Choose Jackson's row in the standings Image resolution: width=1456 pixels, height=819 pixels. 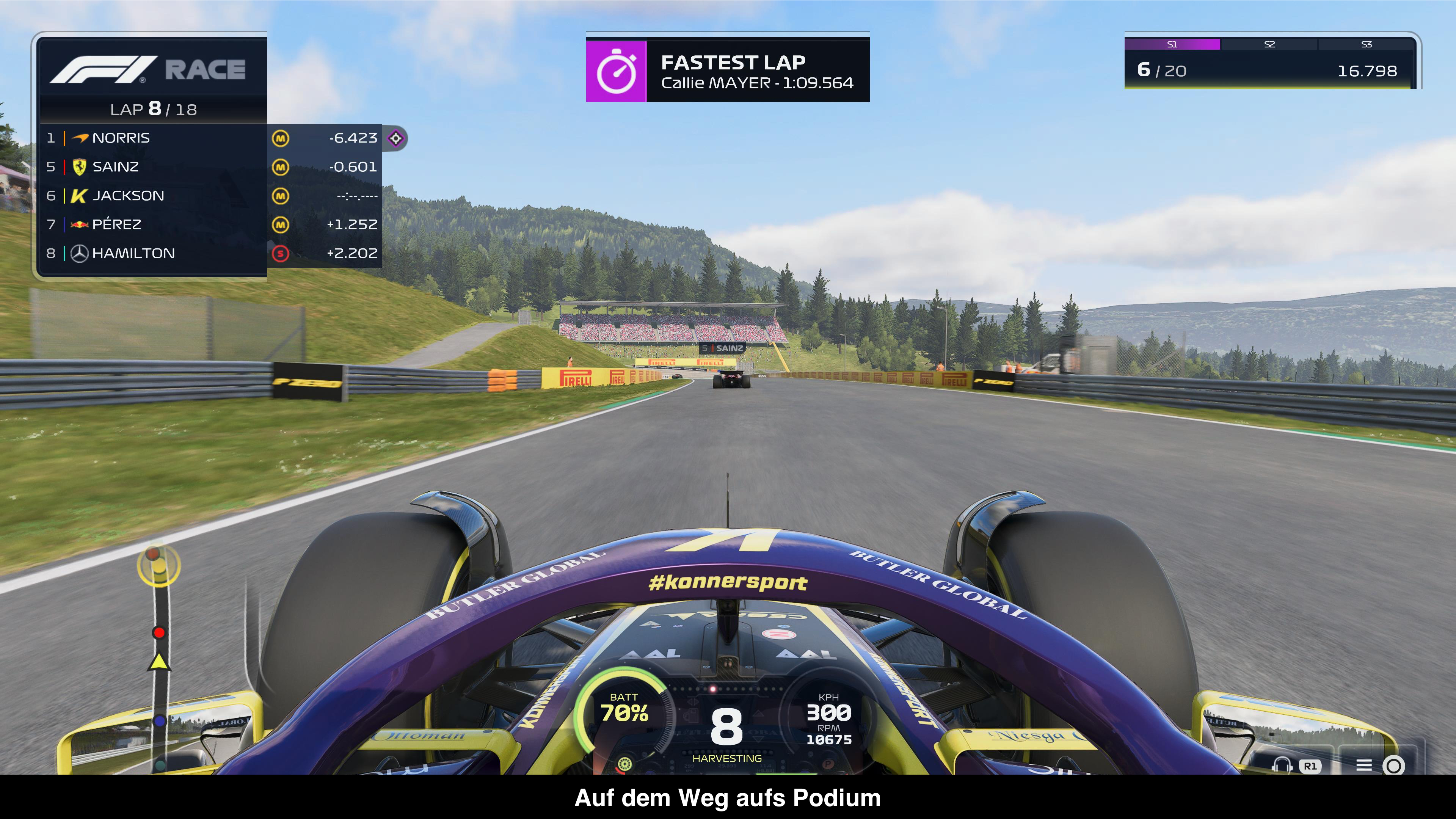tap(152, 196)
